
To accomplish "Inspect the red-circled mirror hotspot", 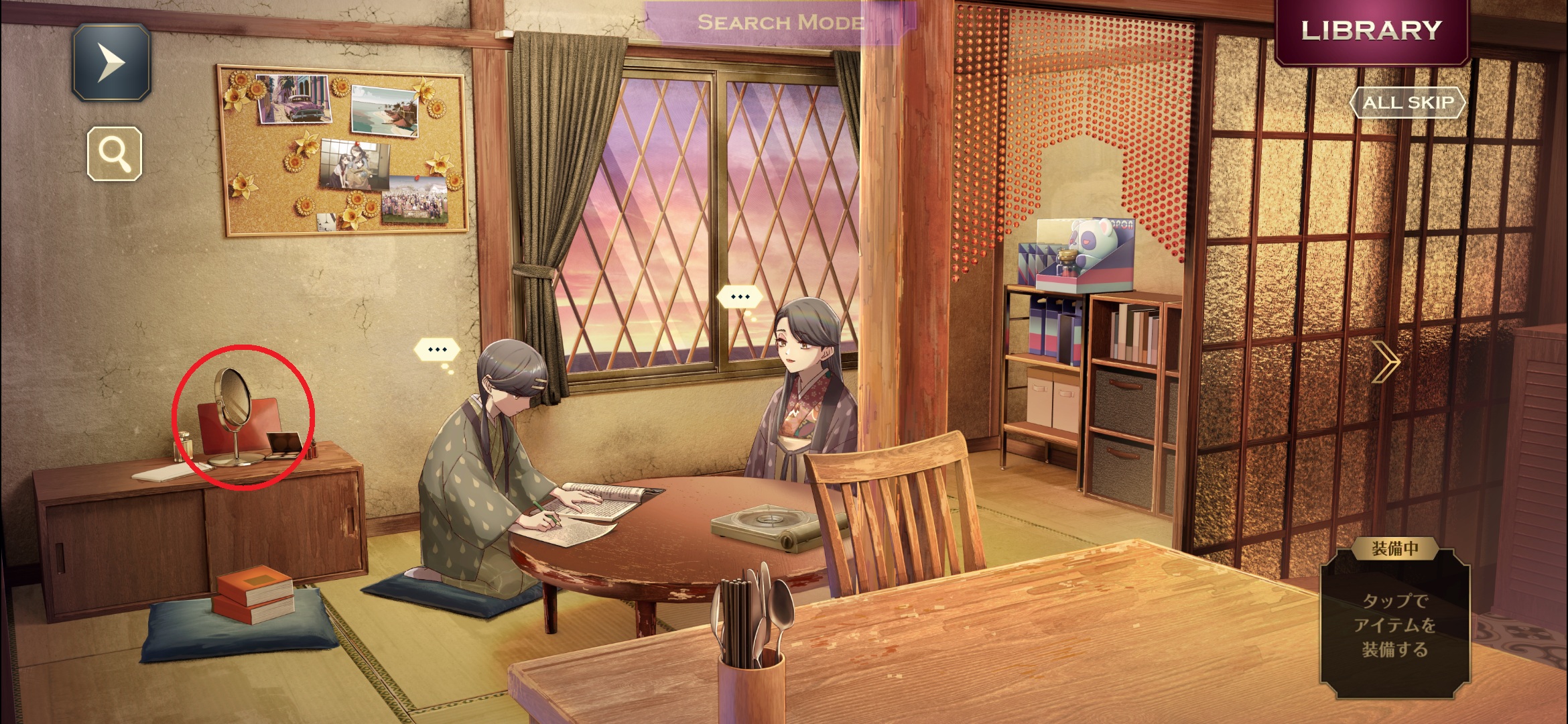I will coord(243,417).
